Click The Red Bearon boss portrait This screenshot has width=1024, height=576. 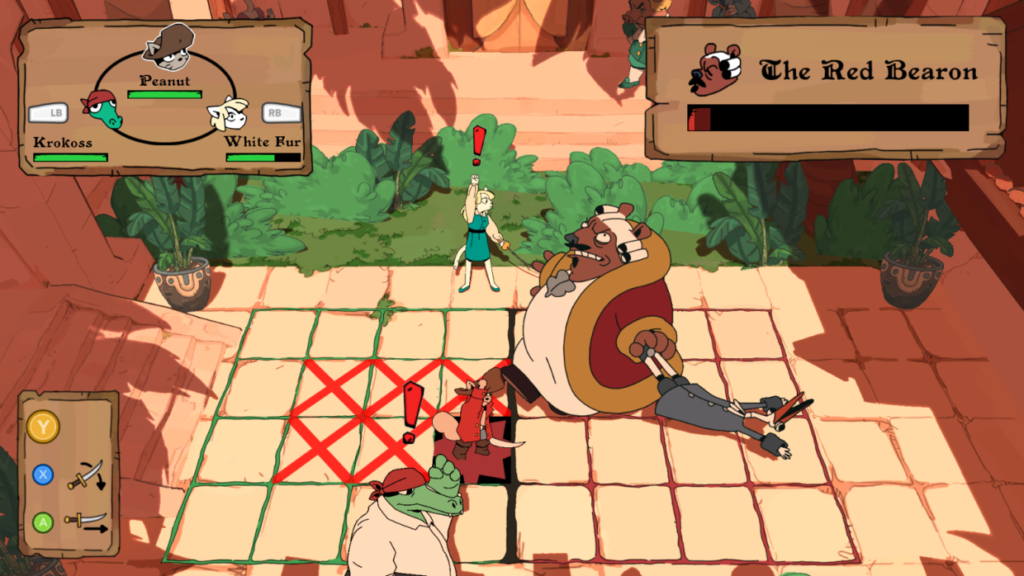coord(714,69)
